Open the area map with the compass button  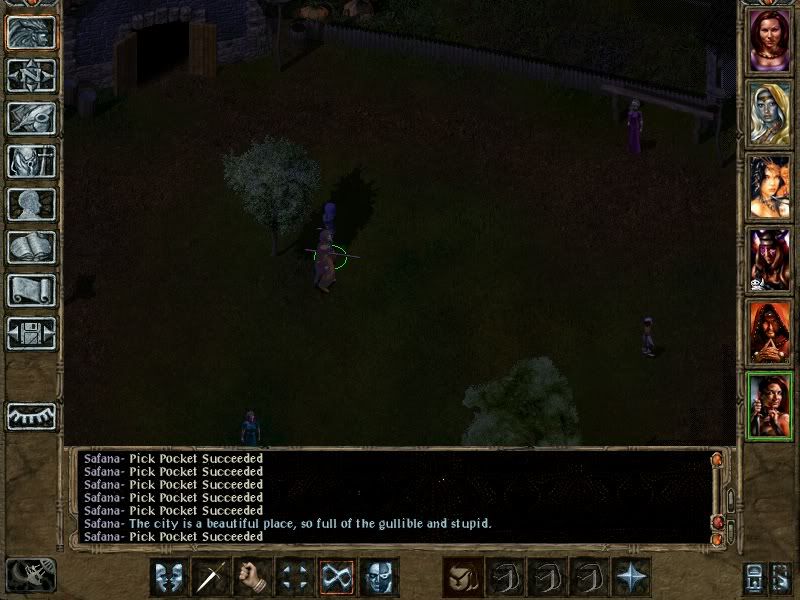click(31, 75)
